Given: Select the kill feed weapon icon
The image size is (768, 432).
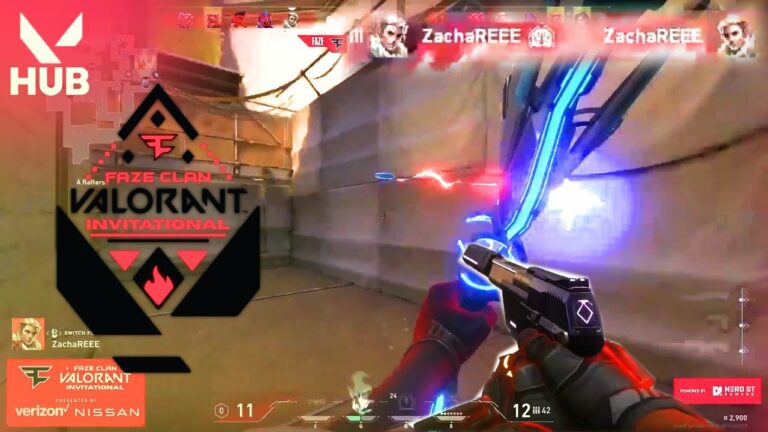Looking at the screenshot, I should (x=541, y=37).
